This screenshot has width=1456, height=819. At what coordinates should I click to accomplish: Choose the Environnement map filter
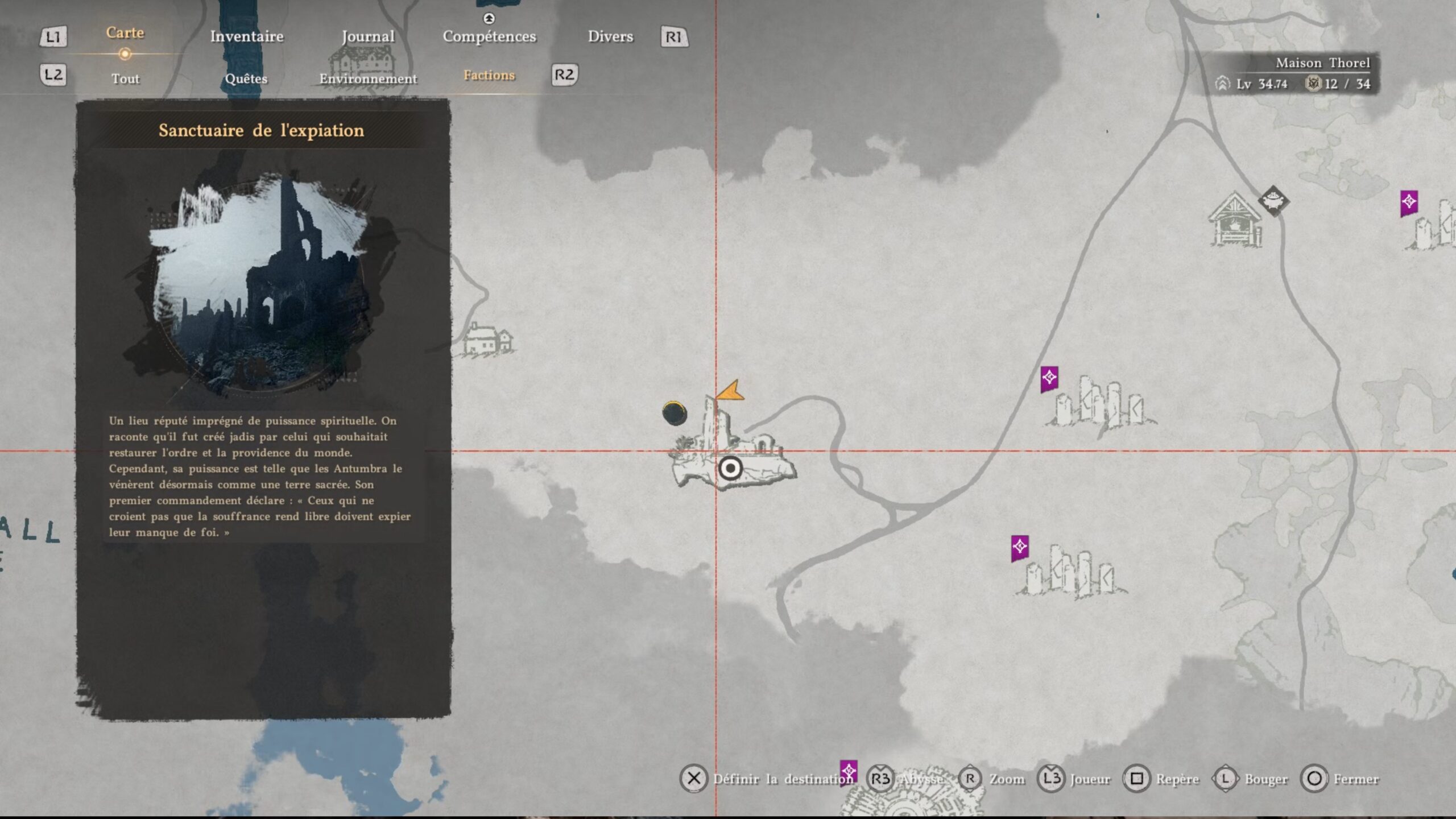[x=368, y=78]
